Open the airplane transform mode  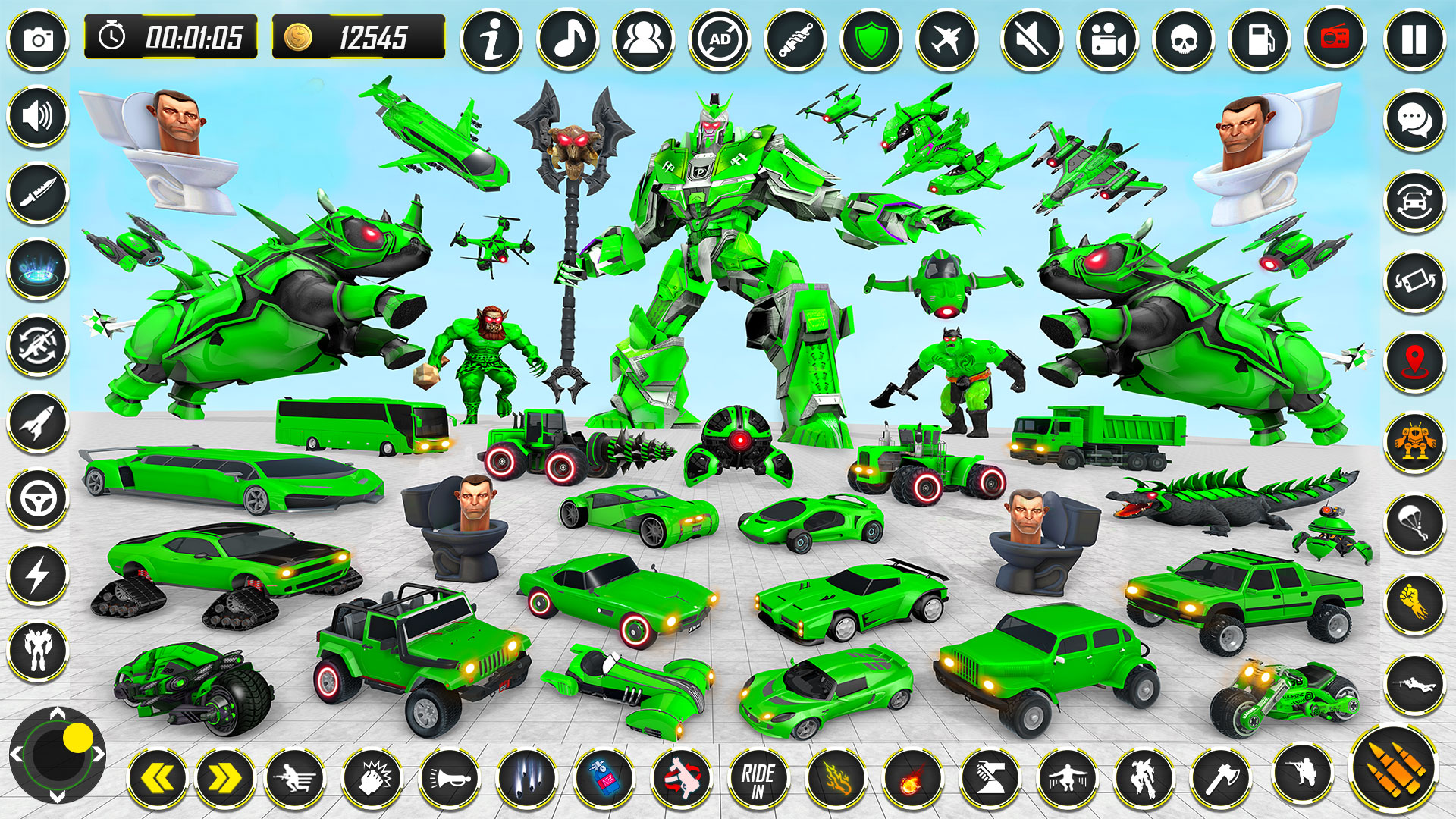click(x=948, y=42)
